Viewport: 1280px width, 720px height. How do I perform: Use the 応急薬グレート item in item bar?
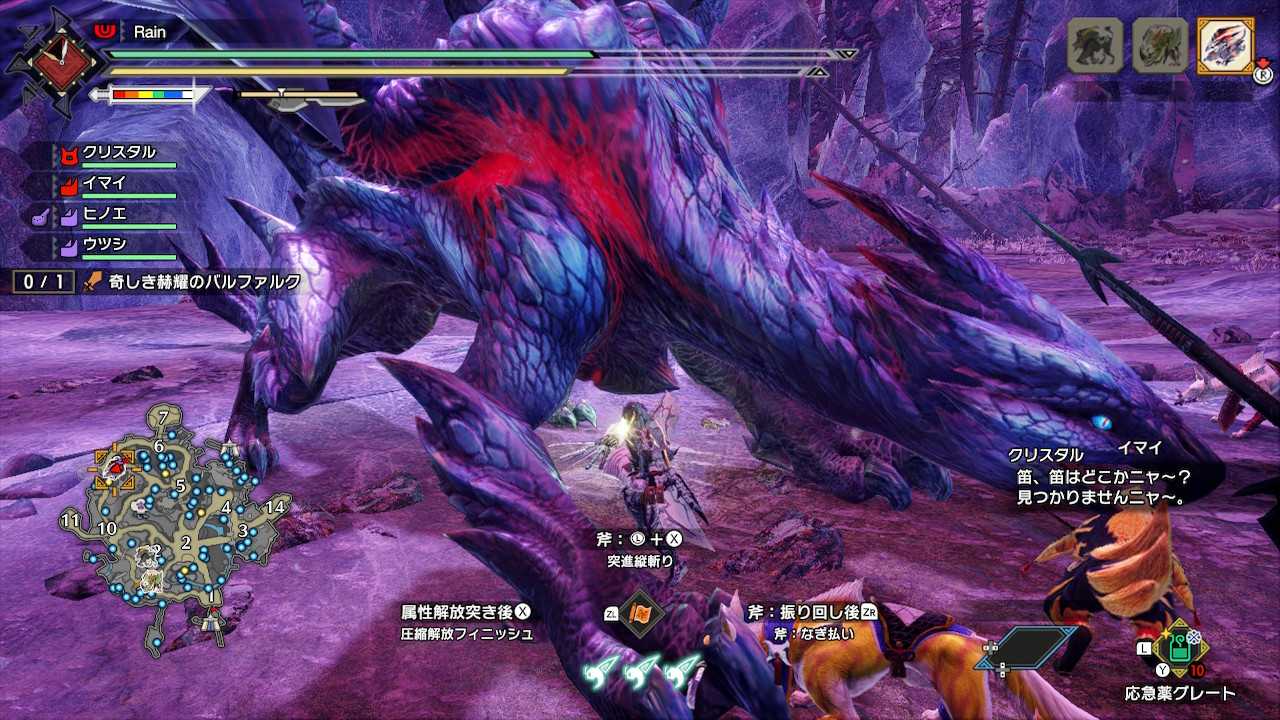(1180, 648)
